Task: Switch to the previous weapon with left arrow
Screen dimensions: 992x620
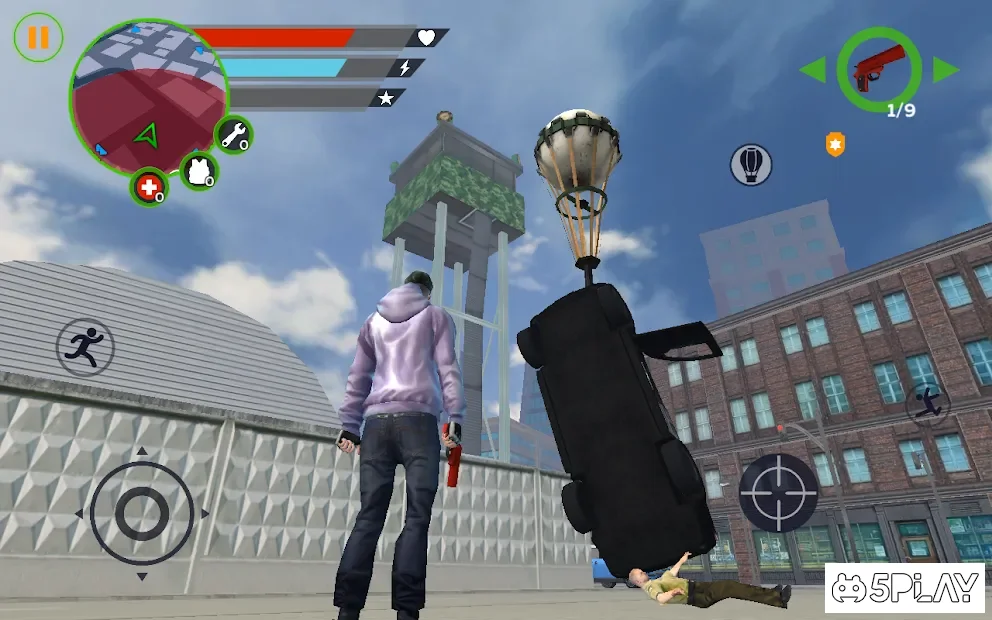Action: pyautogui.click(x=813, y=70)
